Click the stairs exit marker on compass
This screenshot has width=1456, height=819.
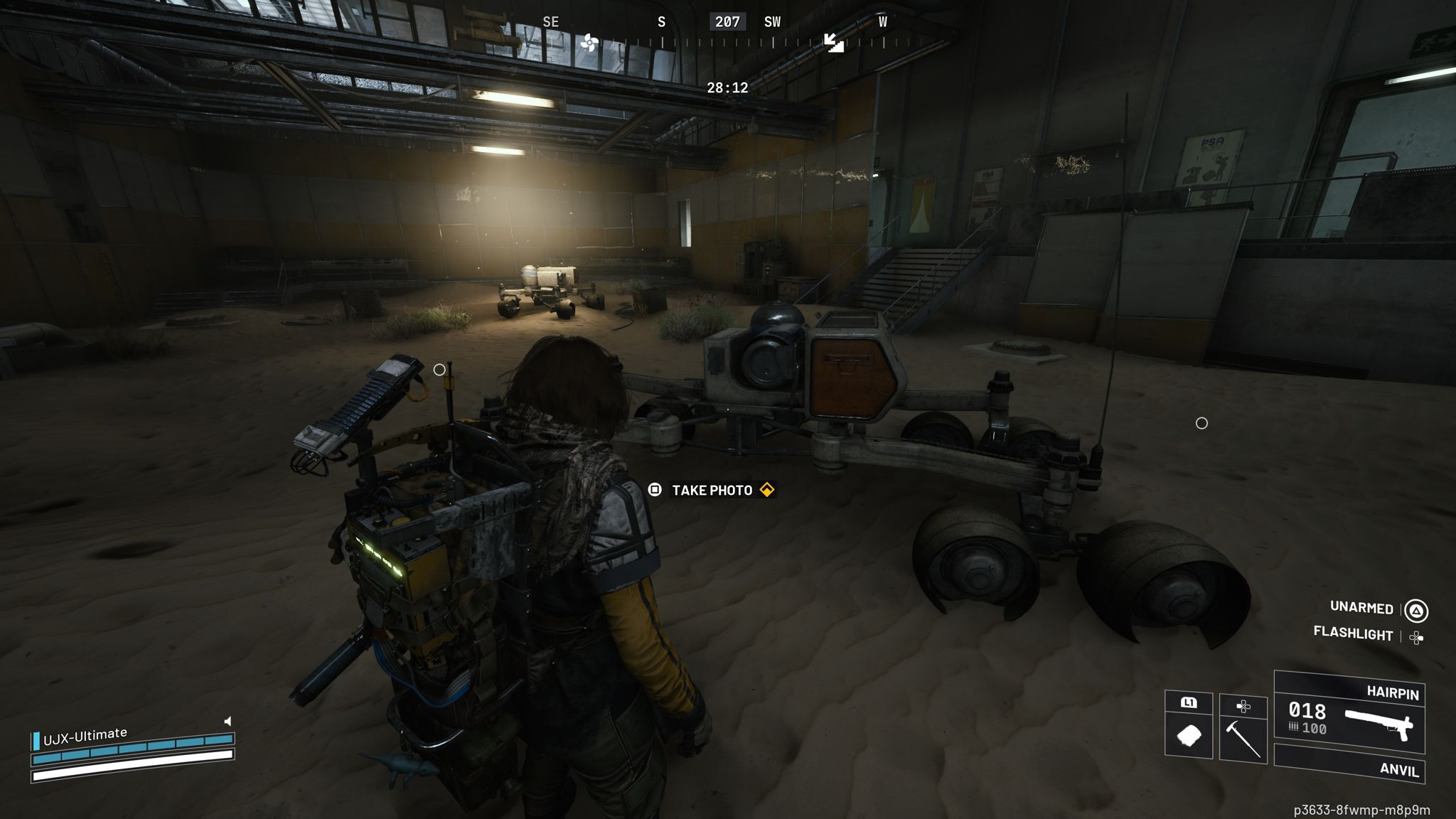click(x=833, y=42)
